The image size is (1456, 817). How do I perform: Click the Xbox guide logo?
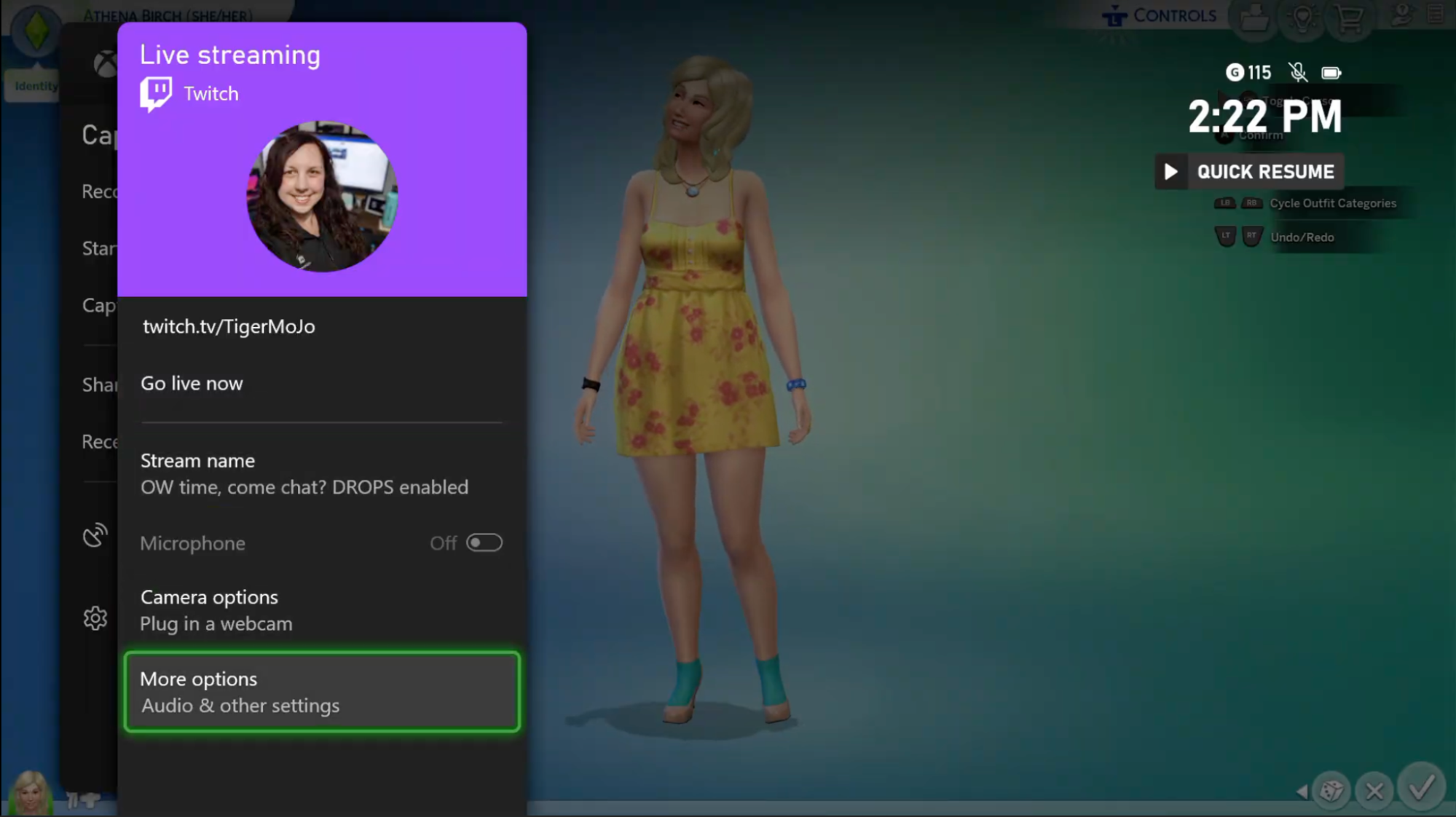(x=104, y=65)
